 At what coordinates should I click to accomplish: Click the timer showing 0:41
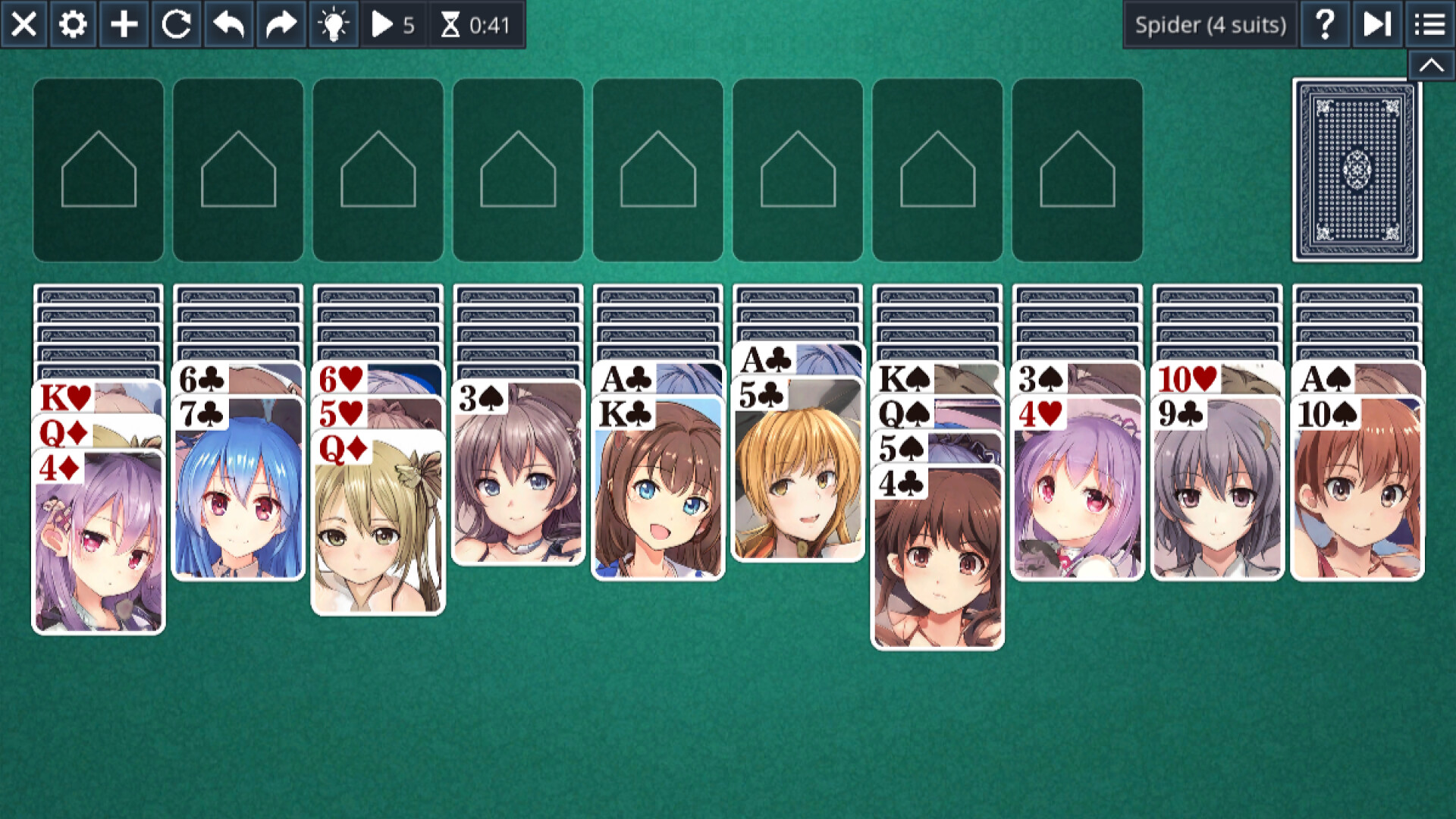coord(474,24)
